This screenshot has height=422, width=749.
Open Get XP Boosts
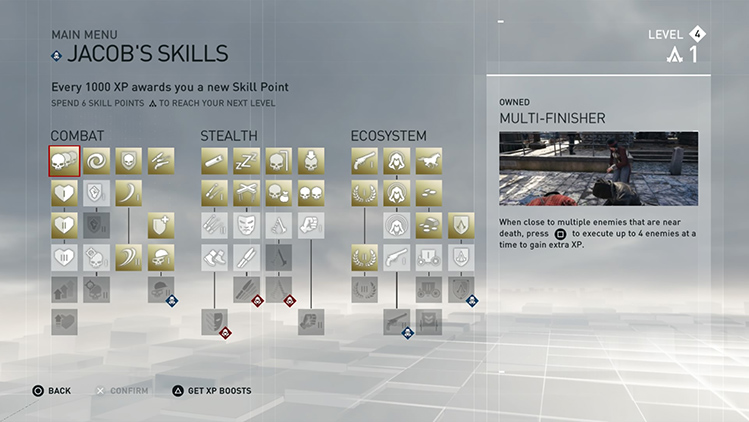click(x=211, y=390)
